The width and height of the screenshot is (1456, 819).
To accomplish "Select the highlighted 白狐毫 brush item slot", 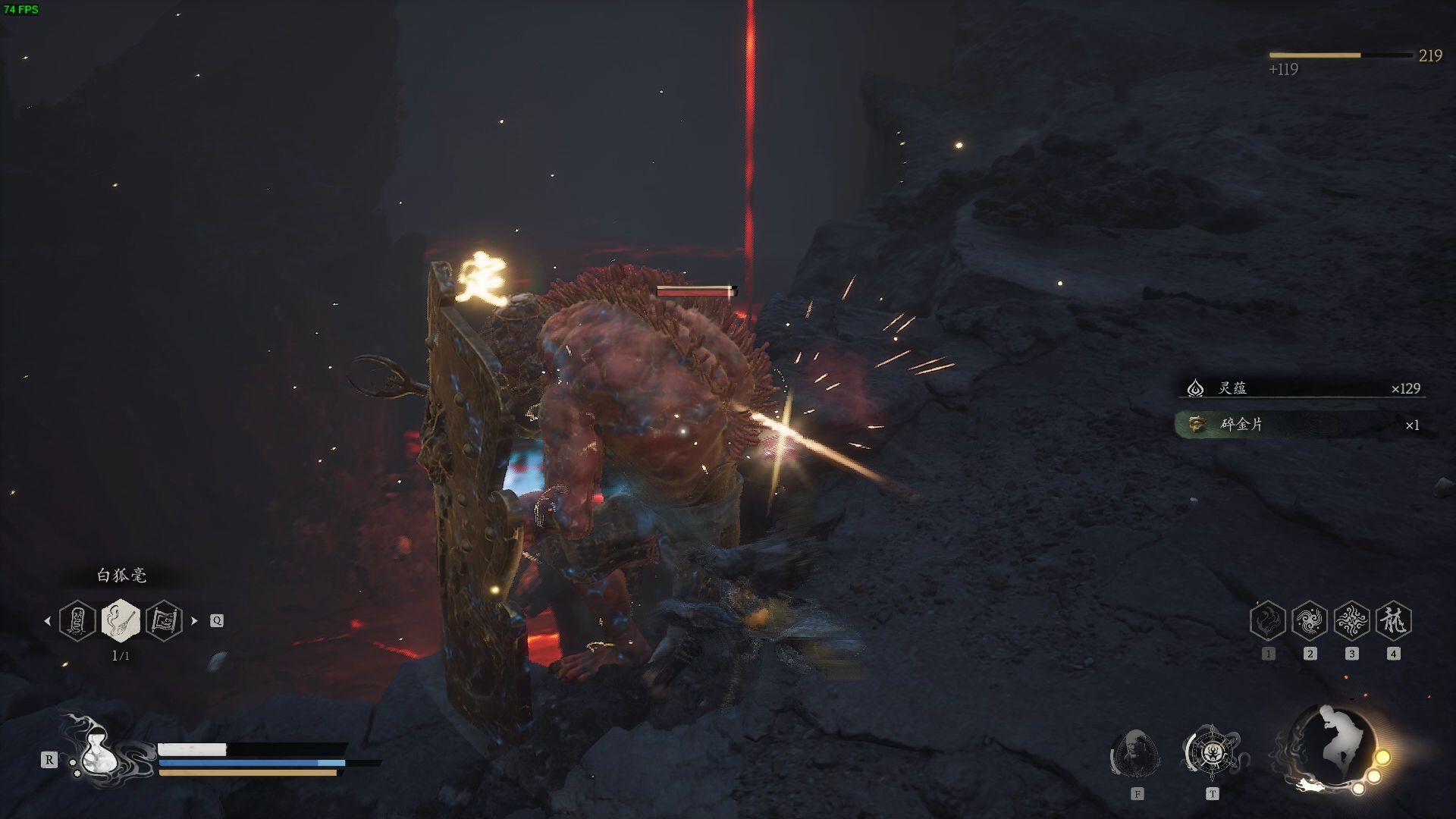I will pyautogui.click(x=121, y=620).
